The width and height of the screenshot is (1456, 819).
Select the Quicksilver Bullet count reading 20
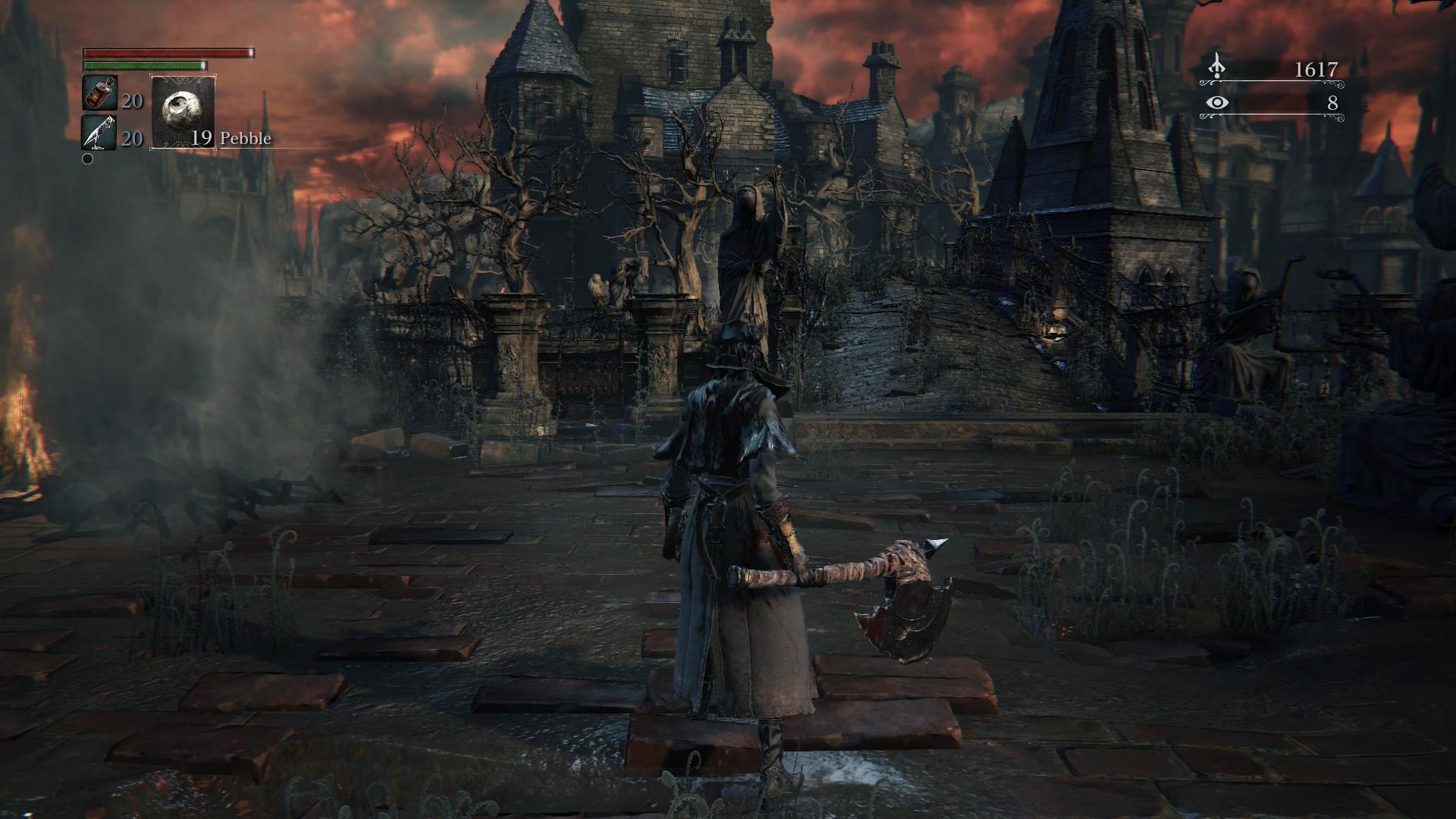pos(131,139)
